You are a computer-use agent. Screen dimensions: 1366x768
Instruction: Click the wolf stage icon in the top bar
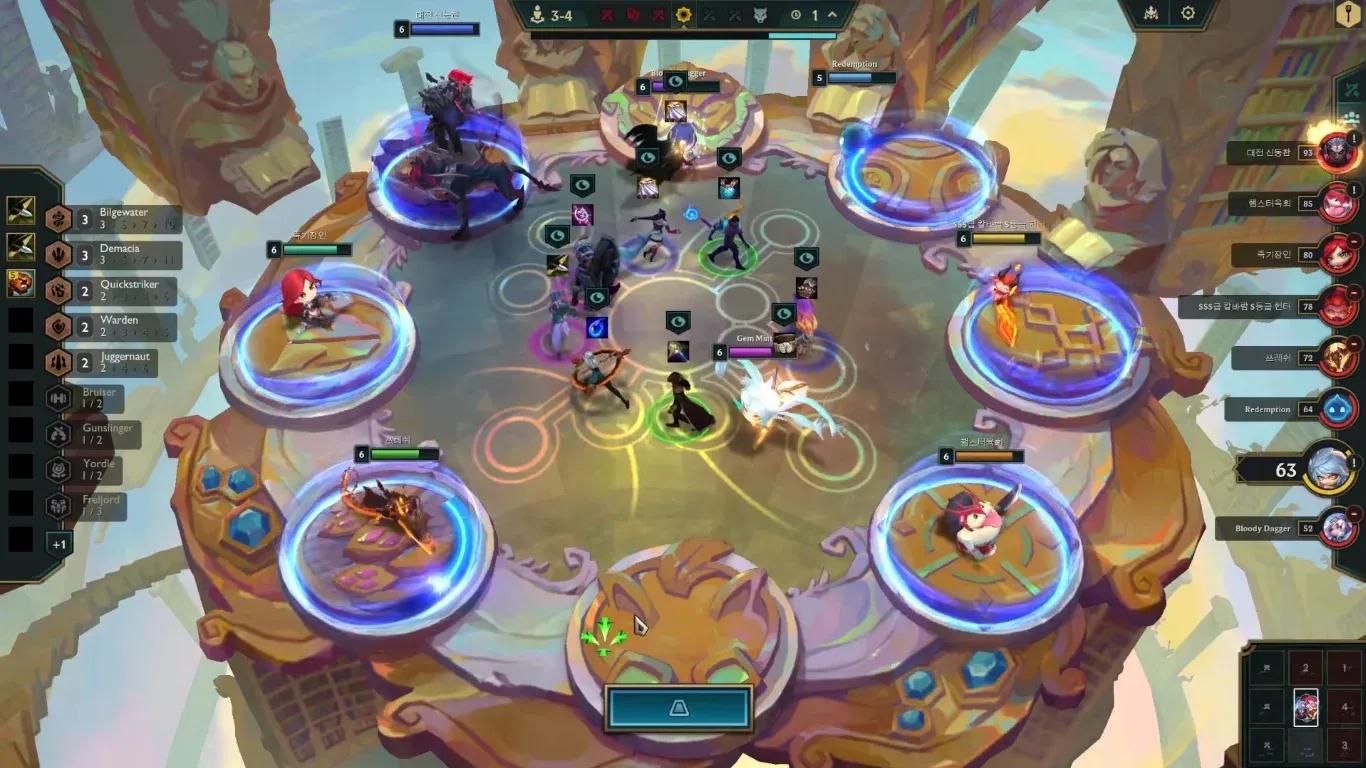pyautogui.click(x=762, y=16)
